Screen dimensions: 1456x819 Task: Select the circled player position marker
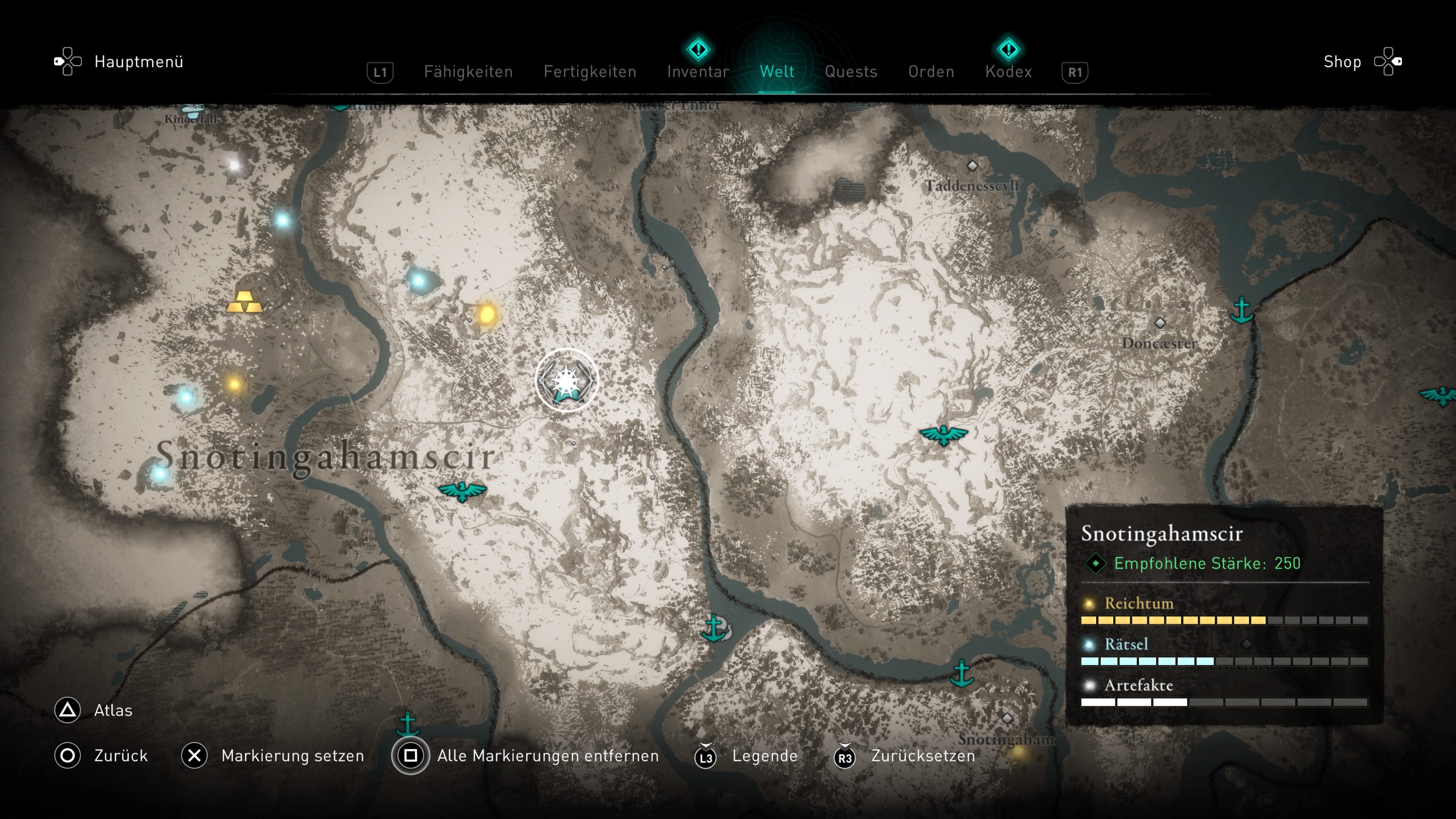coord(566,380)
